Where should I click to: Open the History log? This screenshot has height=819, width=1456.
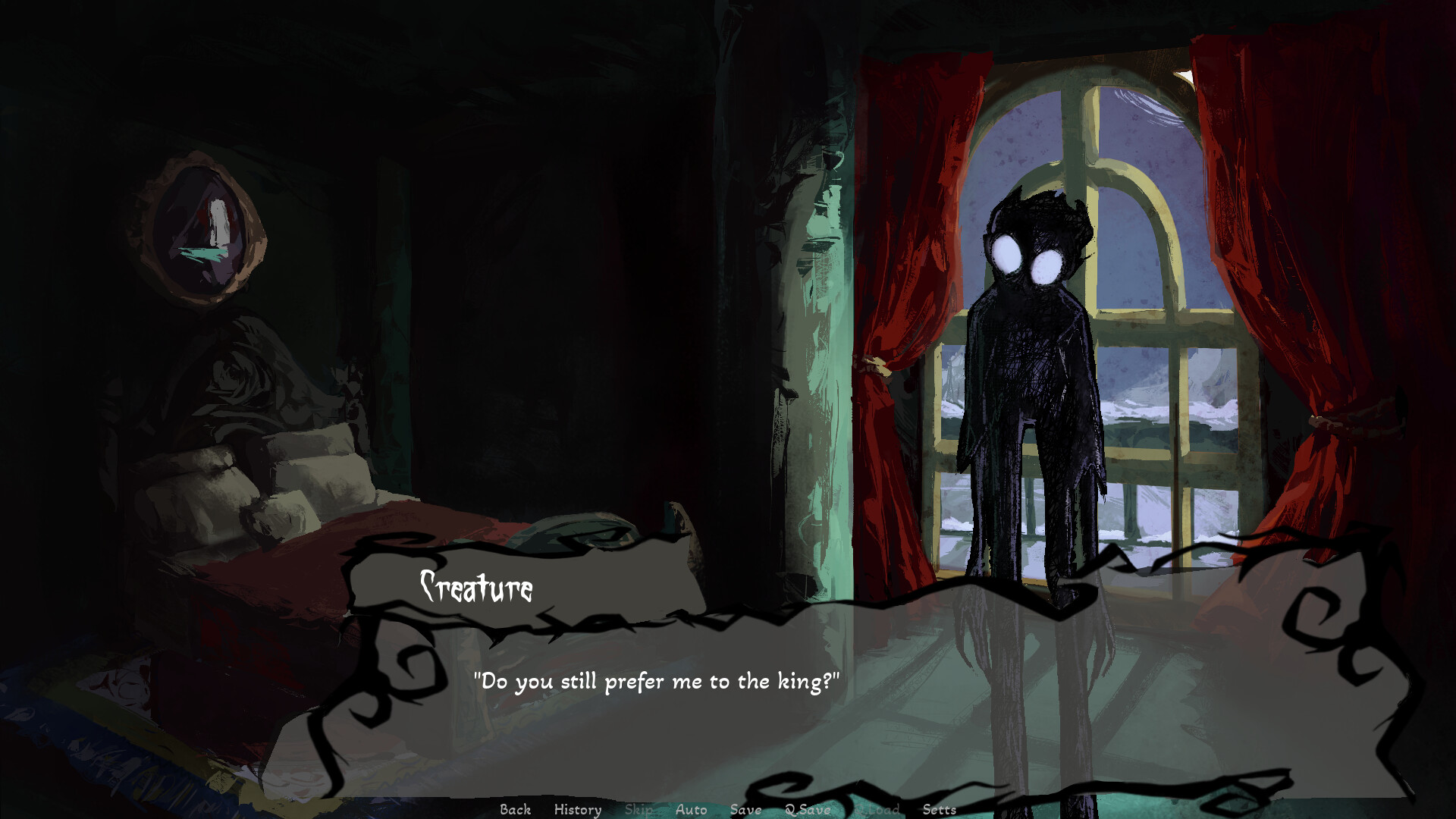pos(578,810)
